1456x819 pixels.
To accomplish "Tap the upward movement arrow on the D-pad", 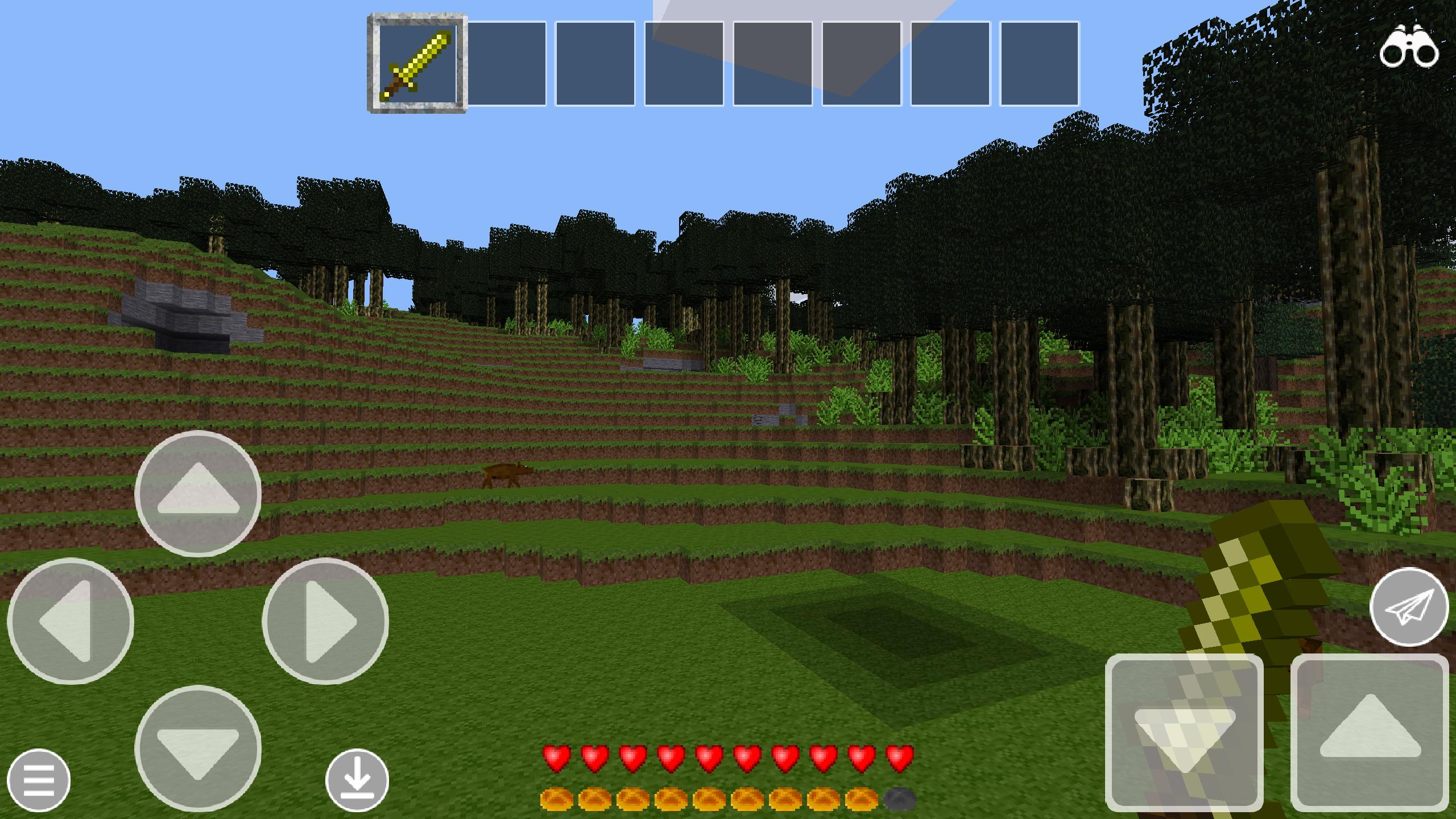I will point(197,493).
